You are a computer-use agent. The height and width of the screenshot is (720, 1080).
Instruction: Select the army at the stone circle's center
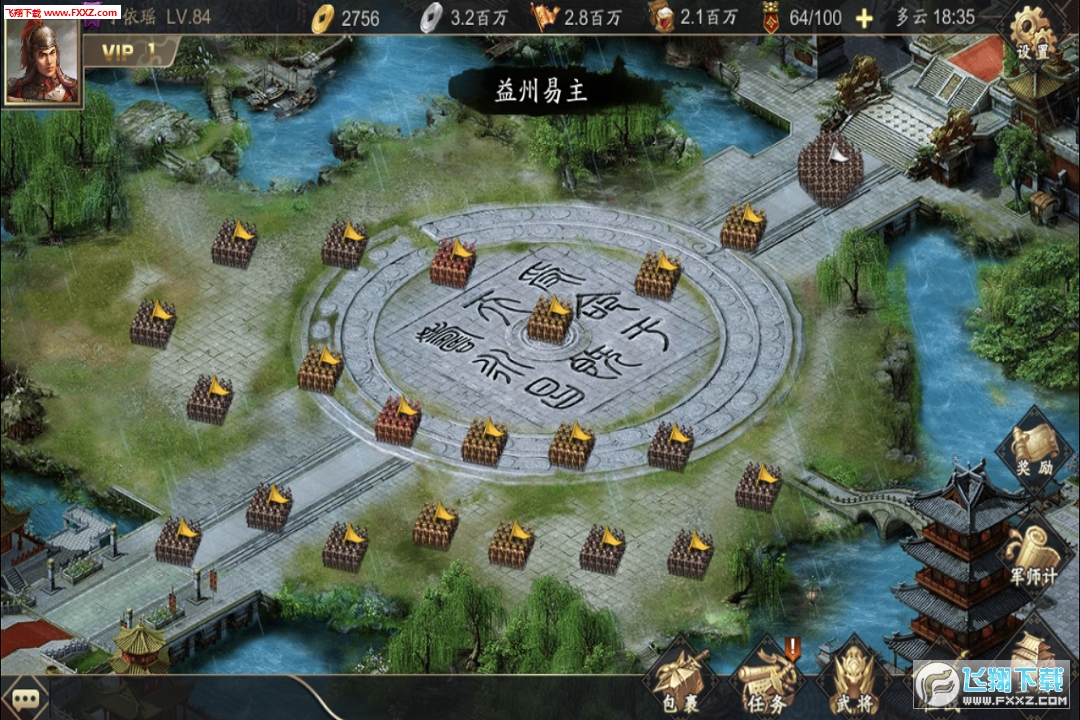pos(550,320)
